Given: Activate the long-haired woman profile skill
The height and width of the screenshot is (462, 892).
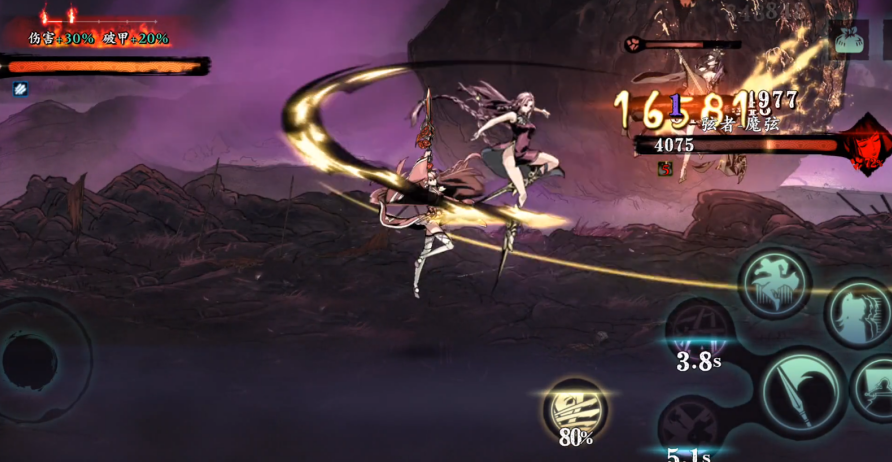Looking at the screenshot, I should pos(858,313).
